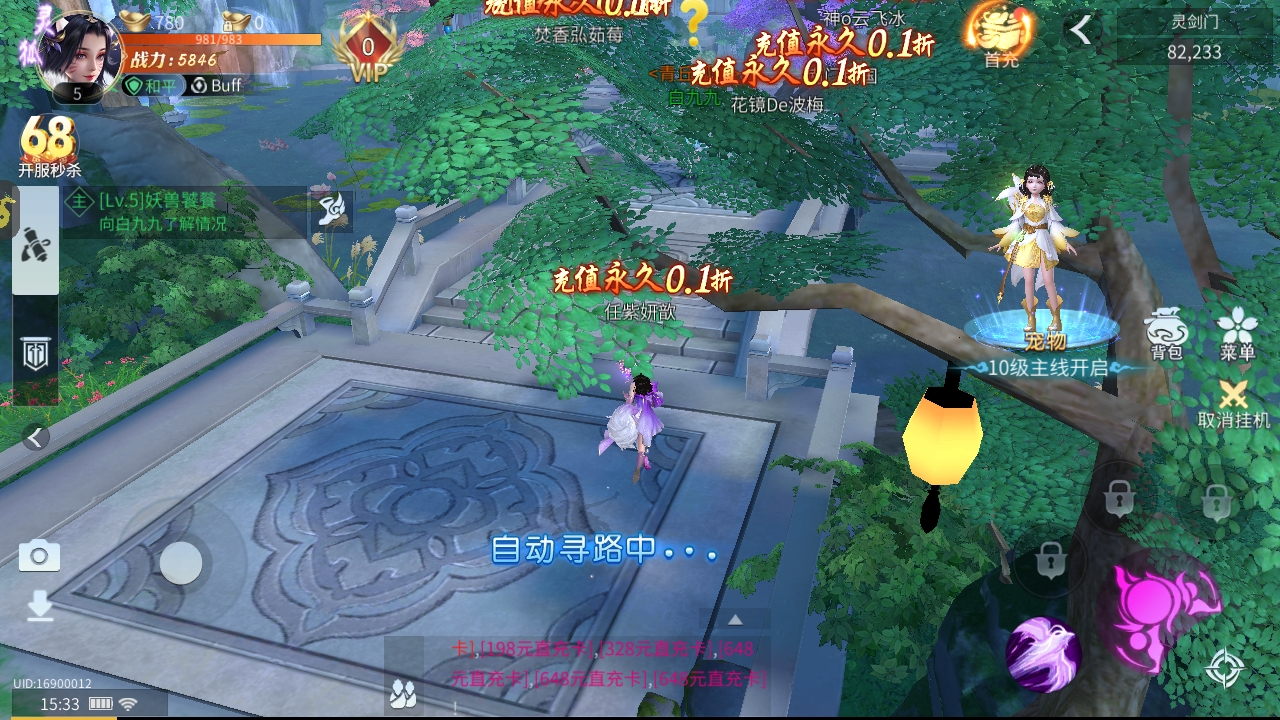The image size is (1280, 720).
Task: Open the Buff status toggle
Action: [x=214, y=86]
